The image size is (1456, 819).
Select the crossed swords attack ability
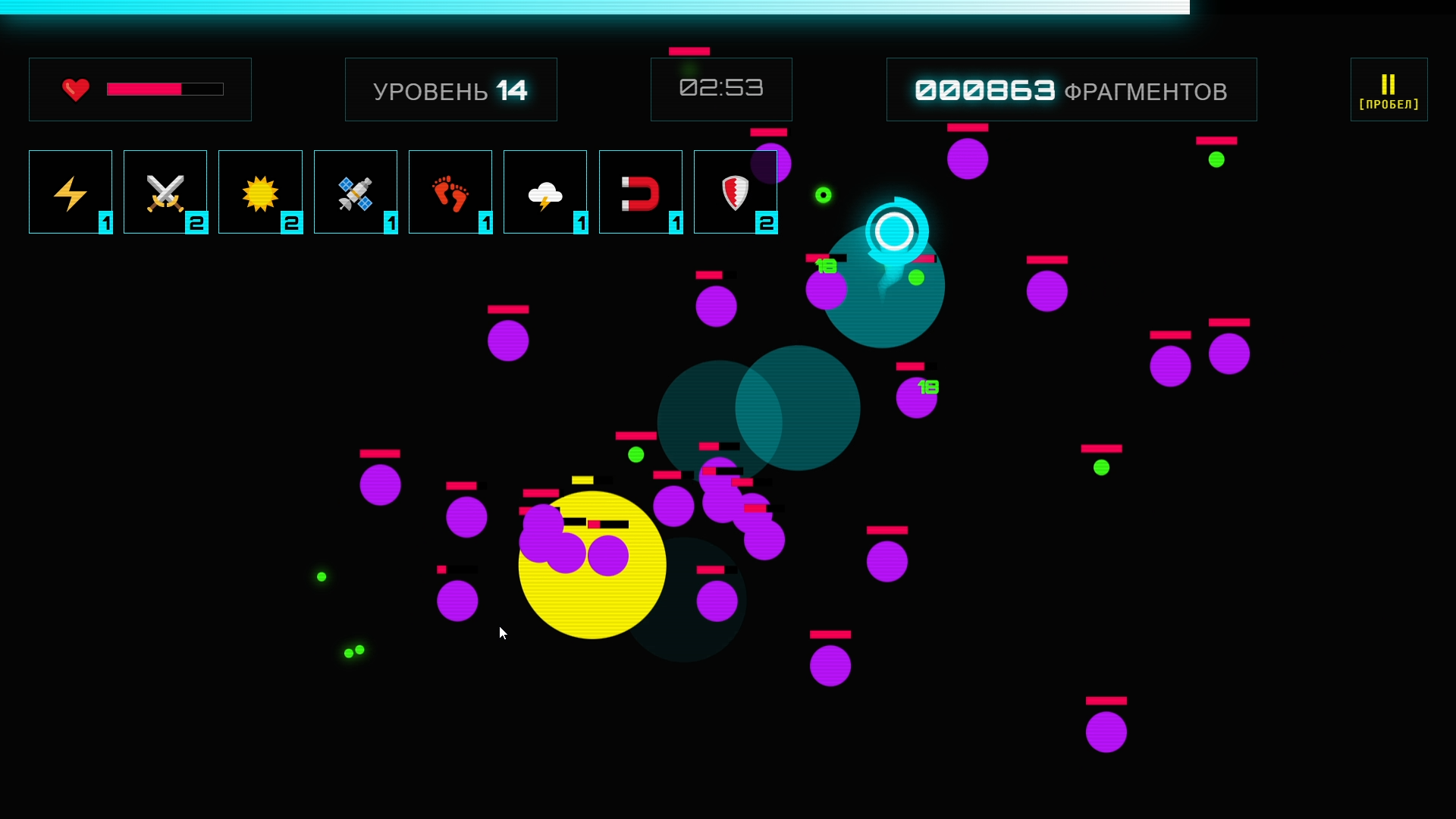coord(165,191)
